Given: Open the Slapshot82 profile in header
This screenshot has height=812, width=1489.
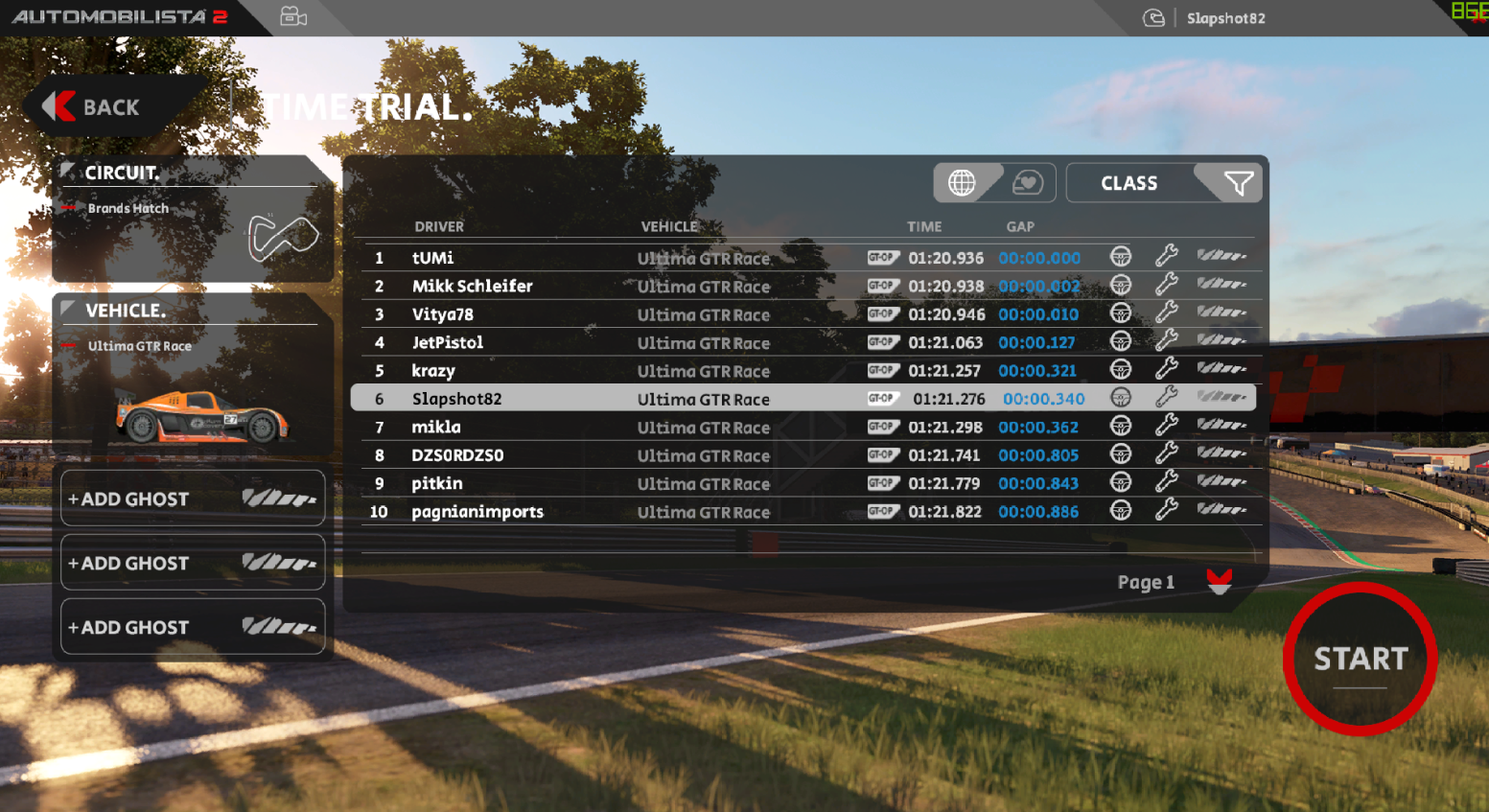Looking at the screenshot, I should [1224, 18].
